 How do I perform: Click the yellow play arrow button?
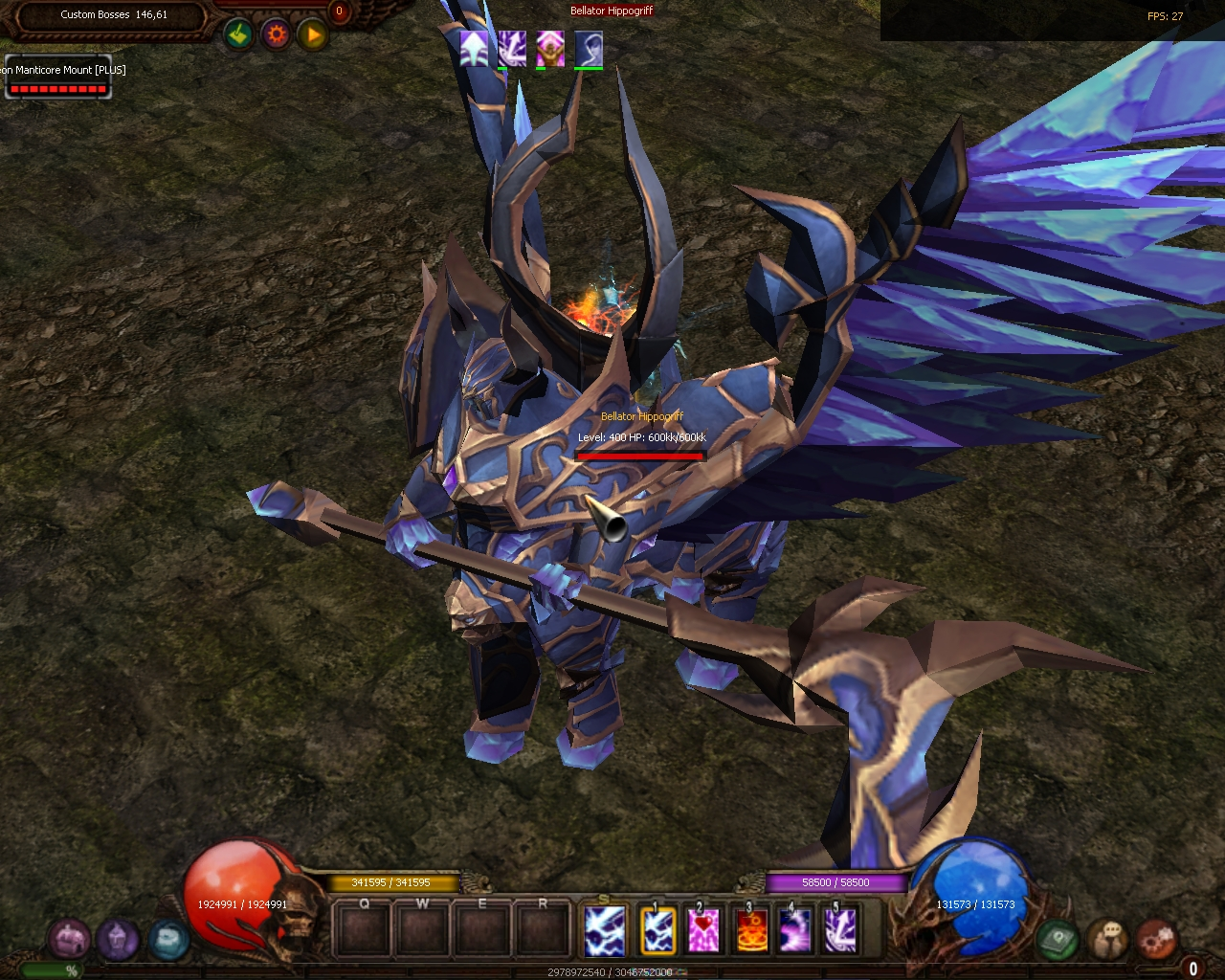[x=313, y=35]
